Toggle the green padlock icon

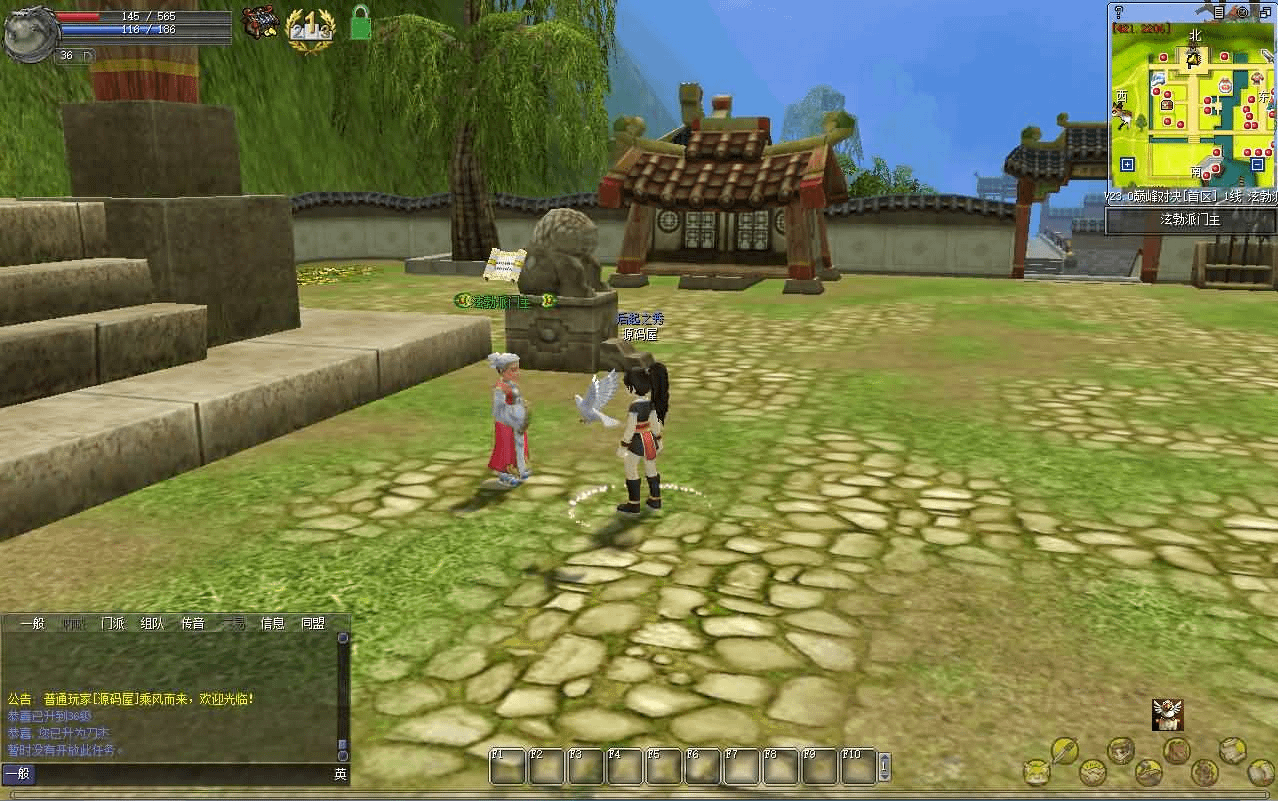coord(360,23)
